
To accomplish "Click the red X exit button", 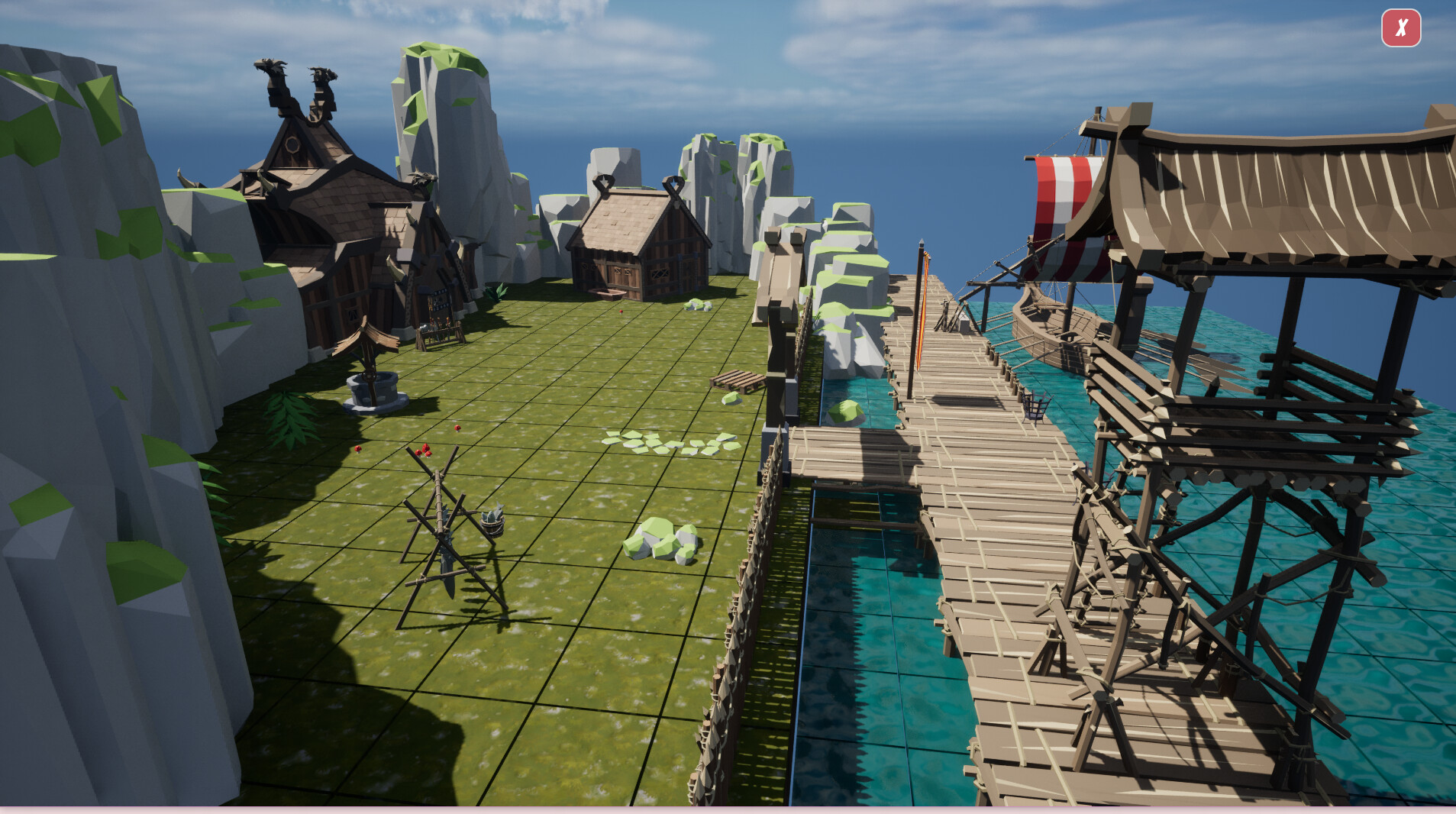I will tap(1401, 28).
